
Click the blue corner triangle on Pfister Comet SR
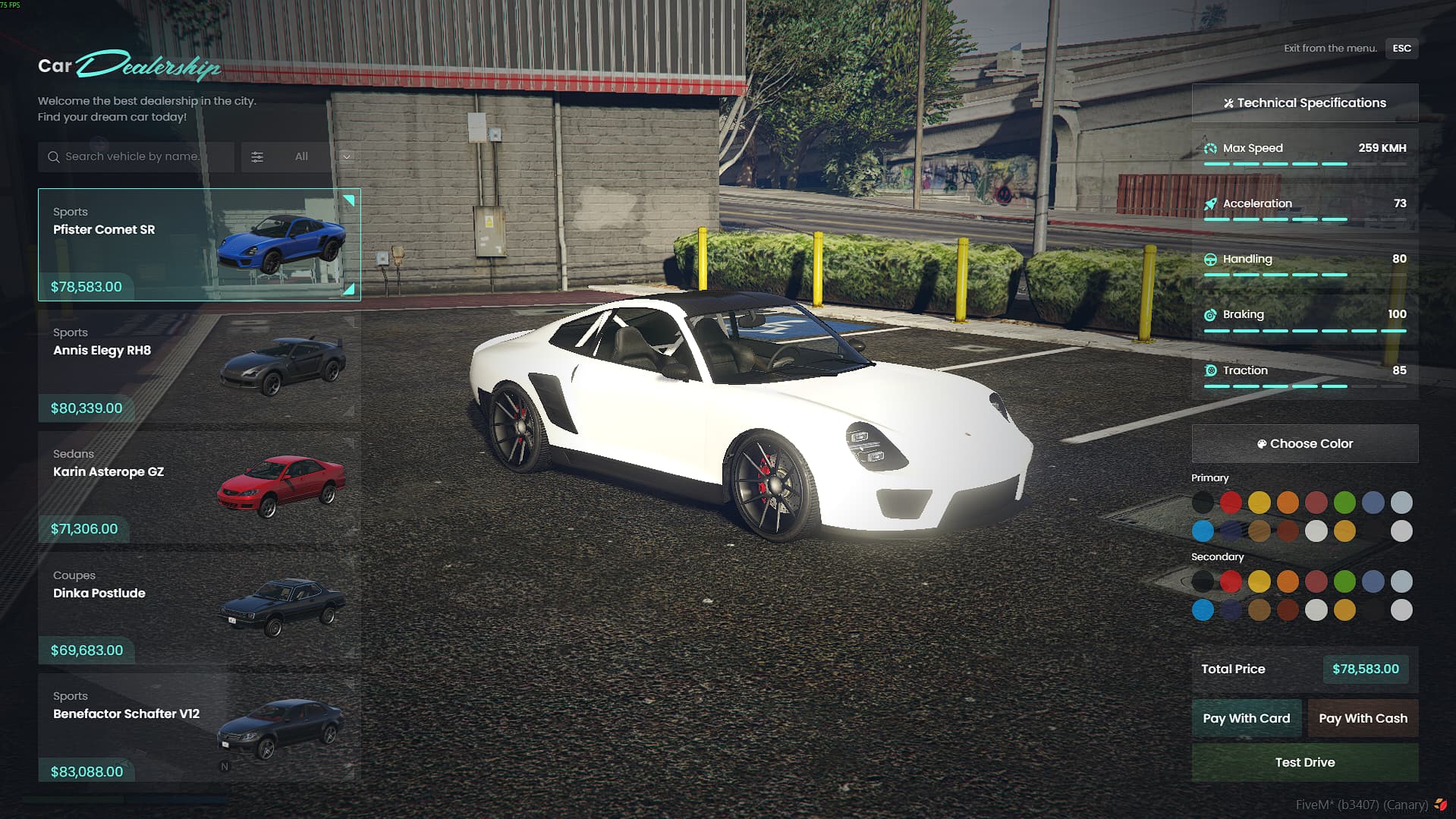coord(348,200)
